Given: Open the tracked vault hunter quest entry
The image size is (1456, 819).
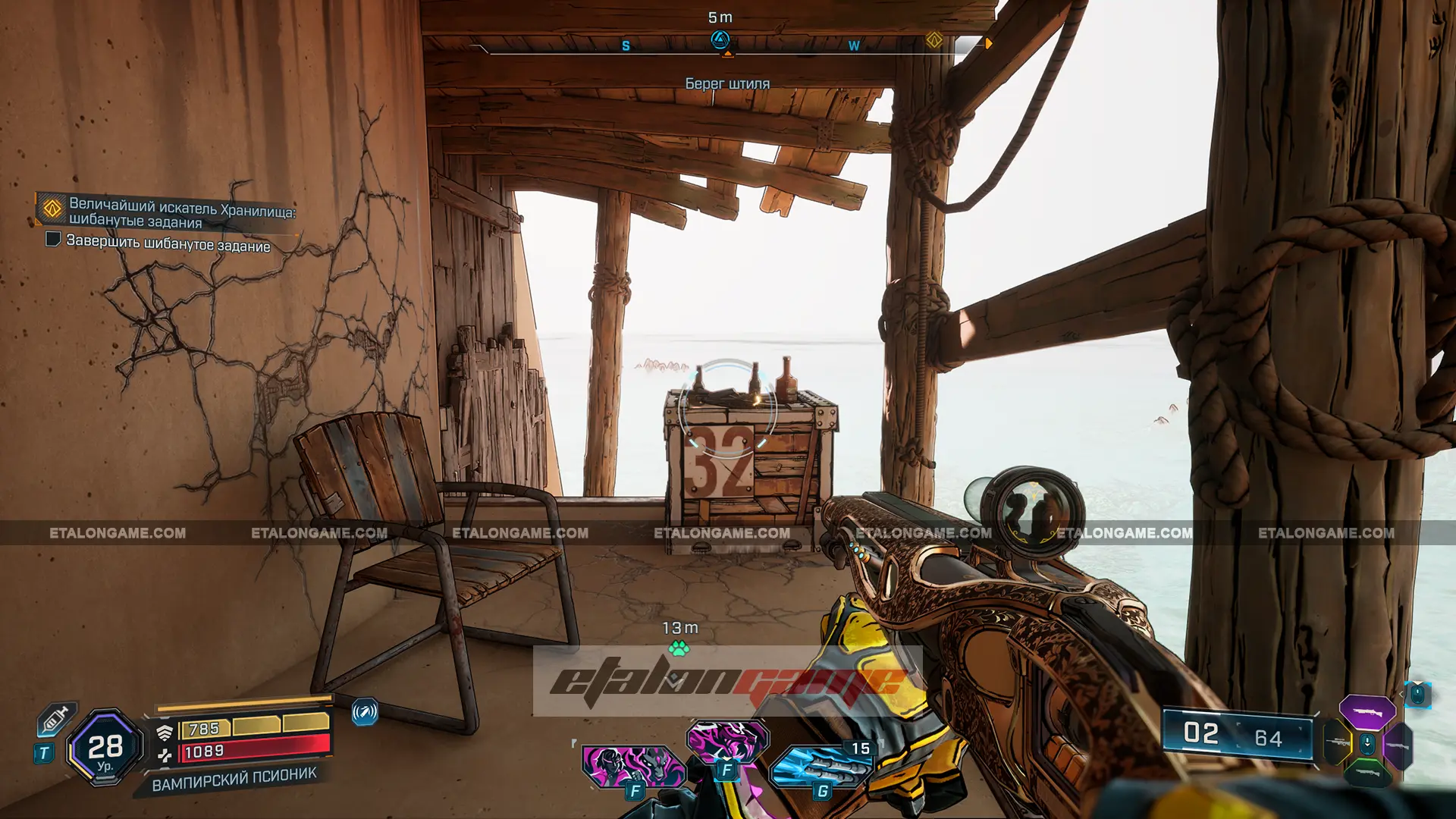Looking at the screenshot, I should [x=180, y=213].
